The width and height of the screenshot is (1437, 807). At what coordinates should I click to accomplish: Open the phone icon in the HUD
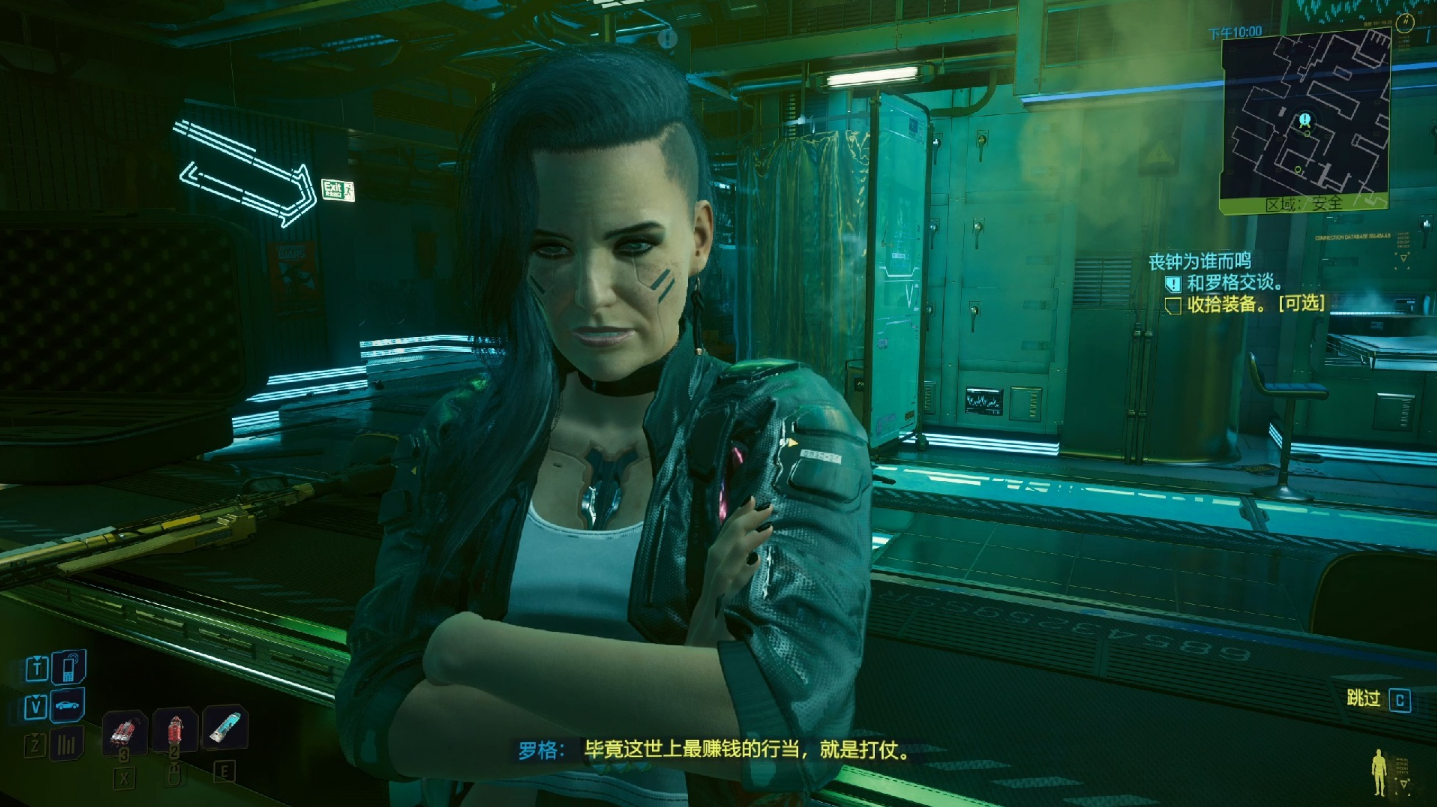pyautogui.click(x=68, y=667)
